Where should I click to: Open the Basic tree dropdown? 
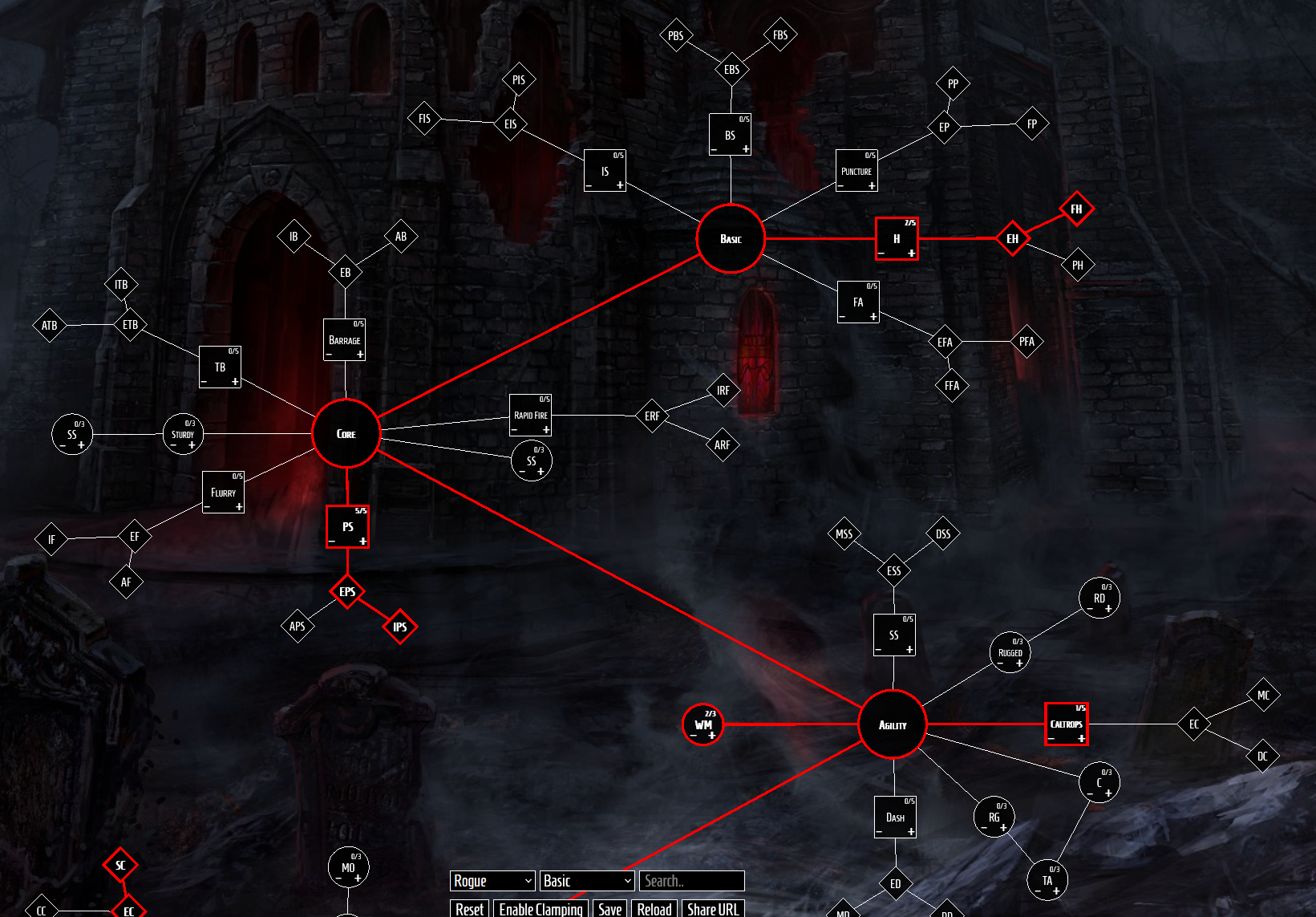[x=586, y=881]
